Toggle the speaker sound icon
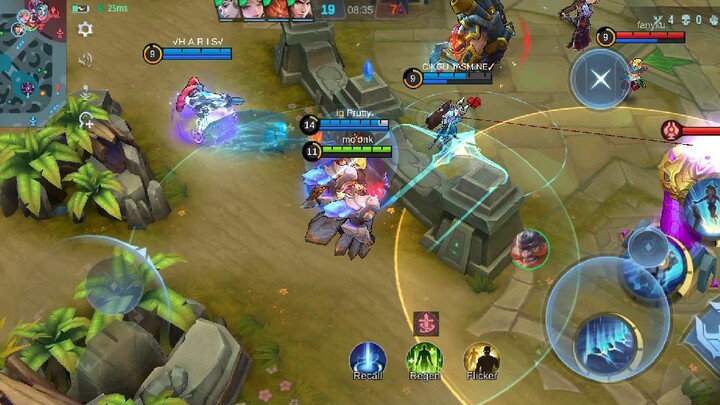 click(x=86, y=60)
